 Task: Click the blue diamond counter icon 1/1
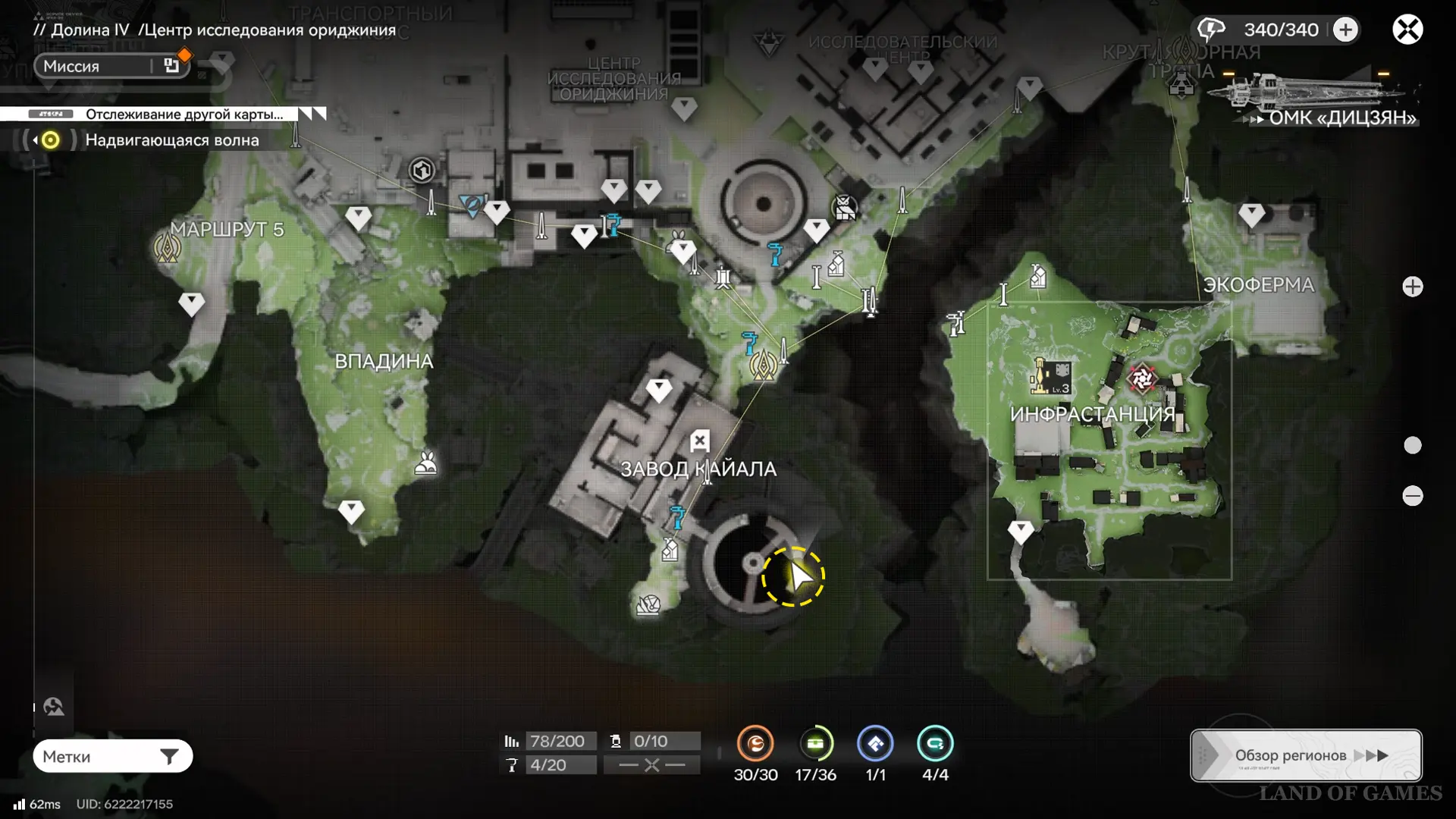point(875,744)
